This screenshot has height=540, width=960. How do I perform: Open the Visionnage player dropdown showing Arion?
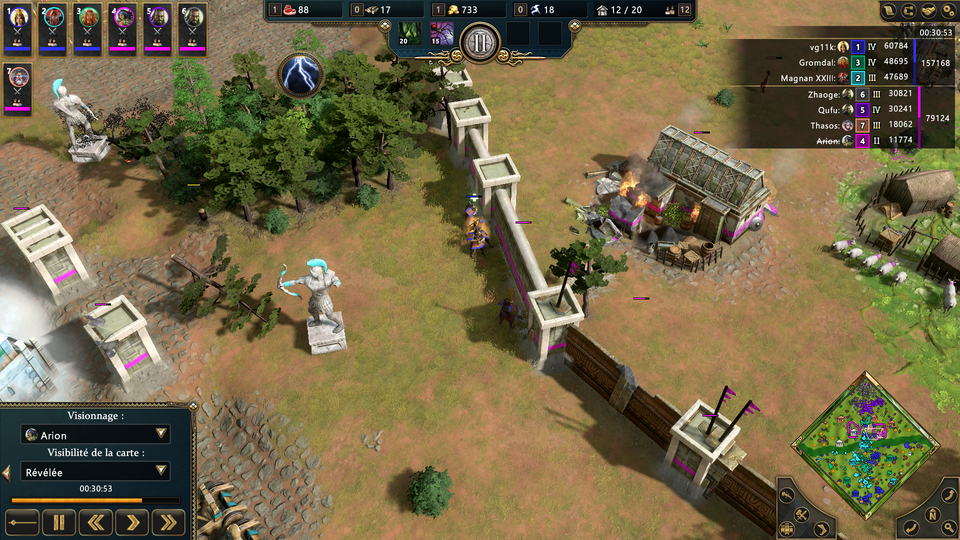click(x=95, y=435)
